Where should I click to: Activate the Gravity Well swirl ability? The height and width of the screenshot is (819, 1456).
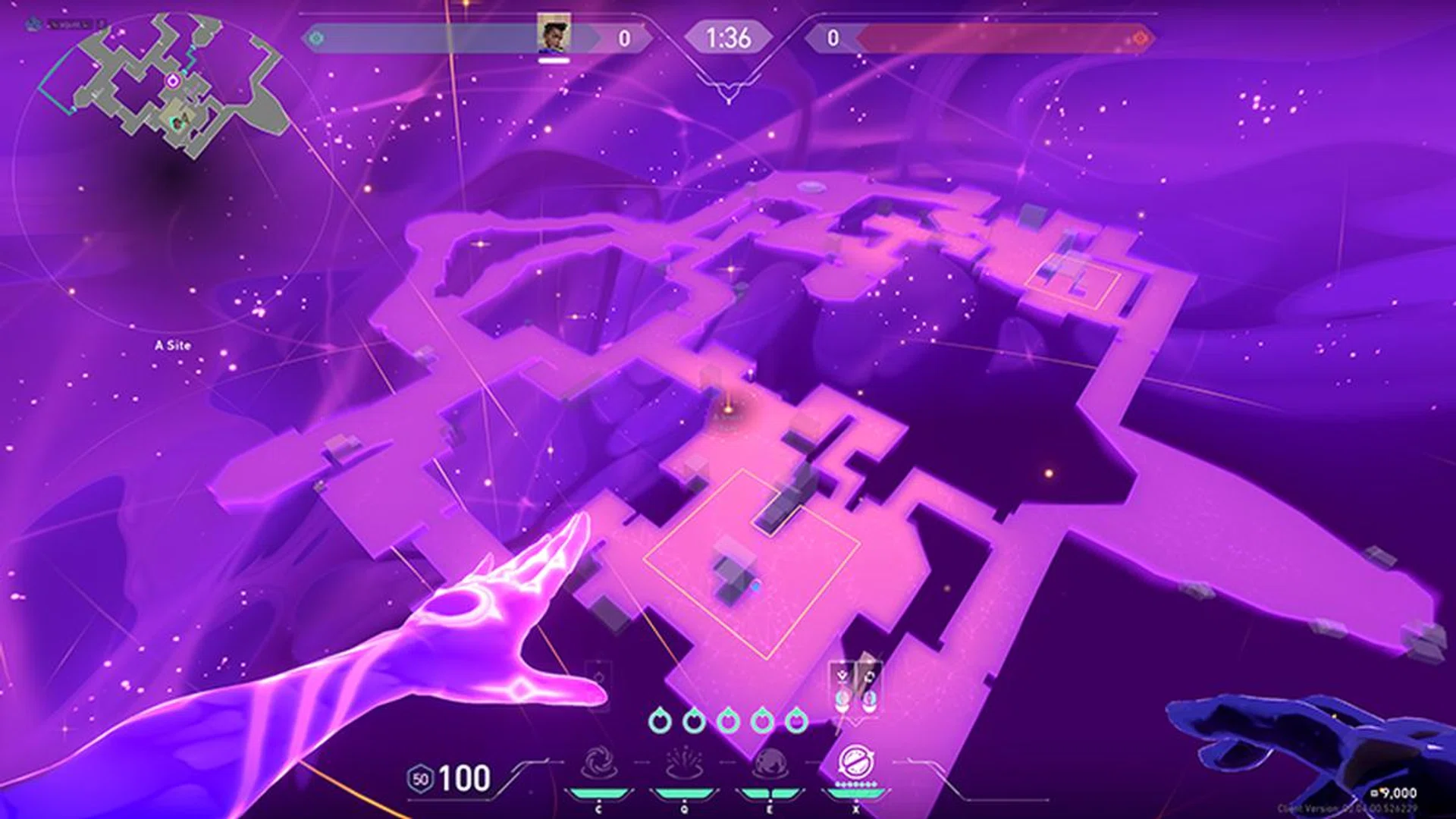598,764
